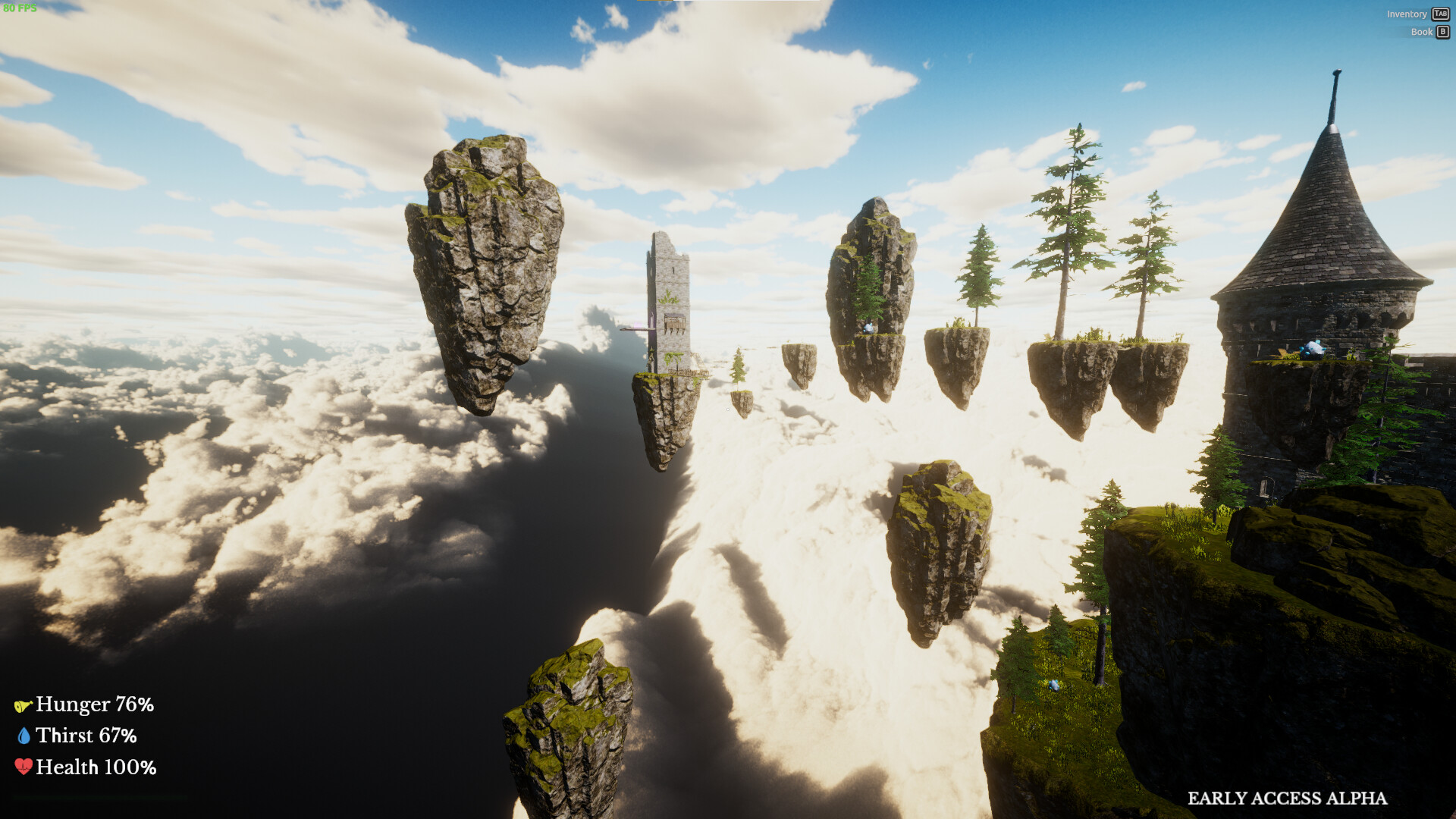Viewport: 1456px width, 819px height.
Task: Click the Health 100% stat text
Action: pyautogui.click(x=95, y=767)
